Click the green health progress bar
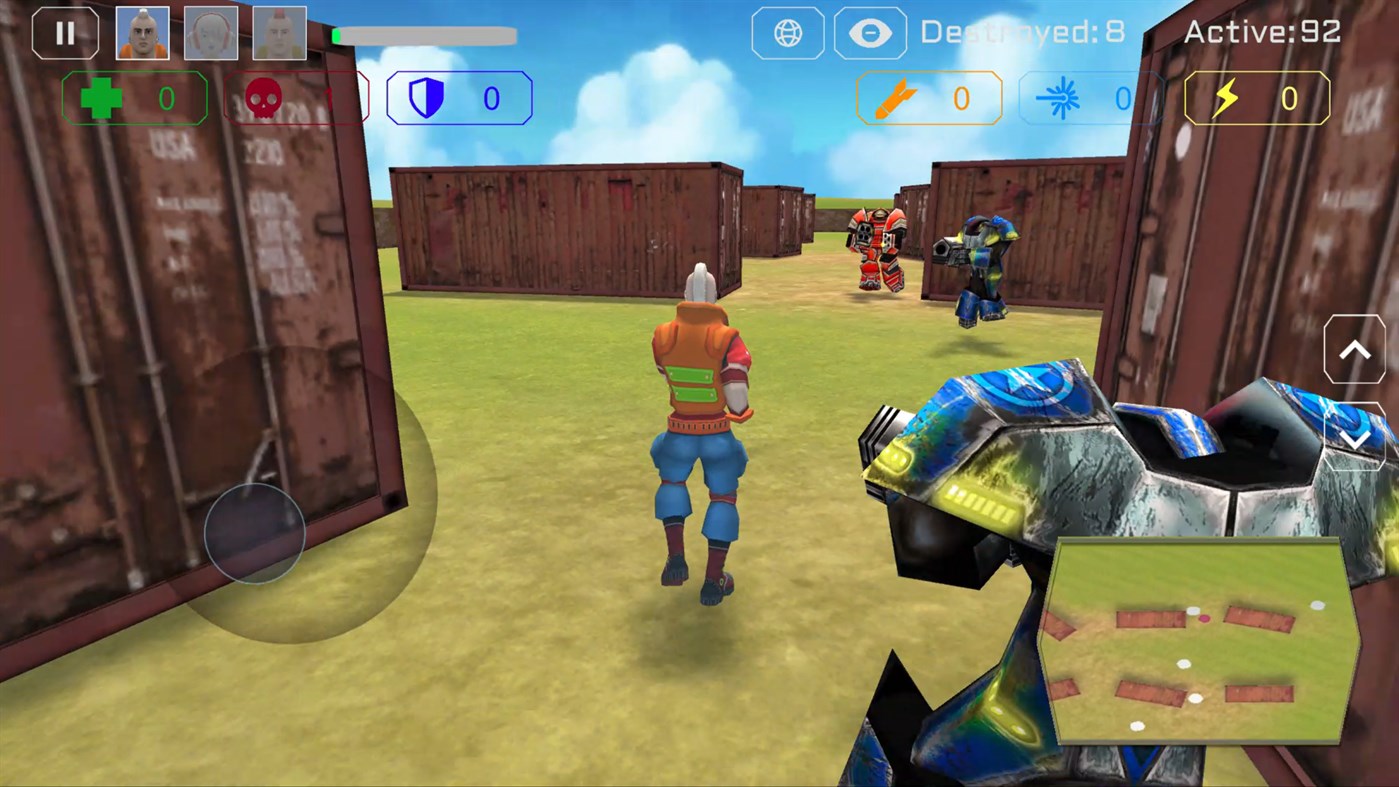This screenshot has height=787, width=1399. coord(424,36)
